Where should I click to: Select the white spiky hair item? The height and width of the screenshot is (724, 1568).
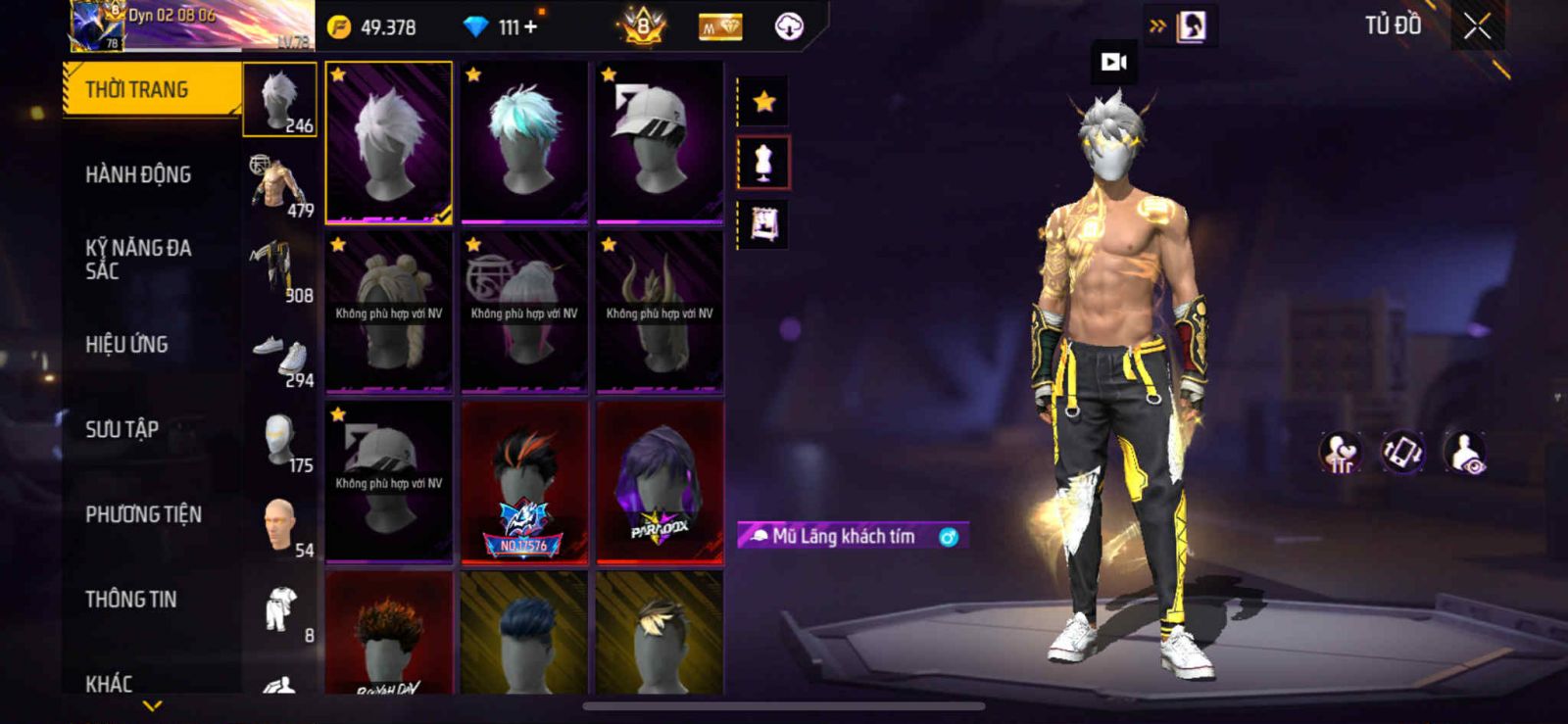click(389, 142)
